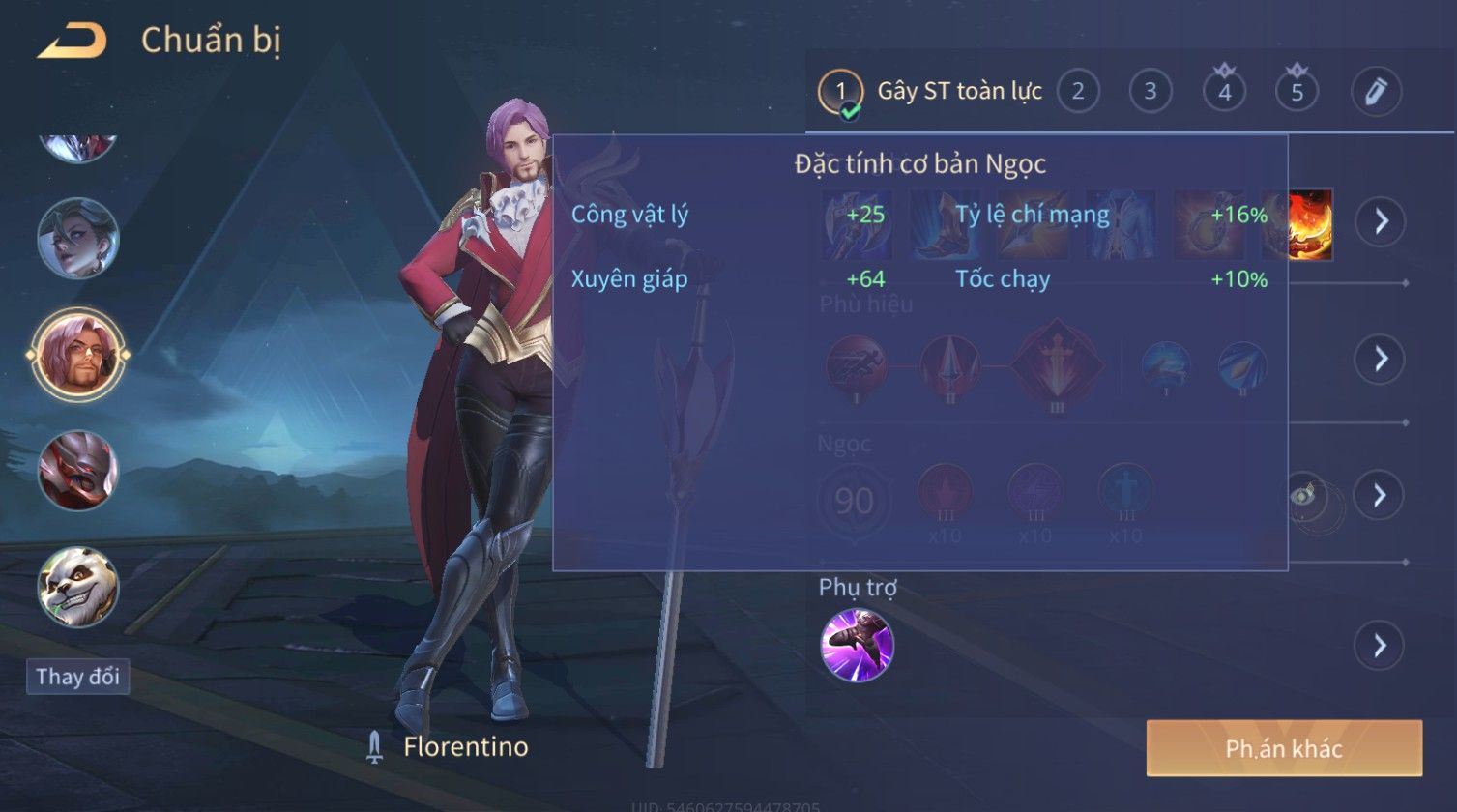Go back using the return arrow

click(73, 42)
